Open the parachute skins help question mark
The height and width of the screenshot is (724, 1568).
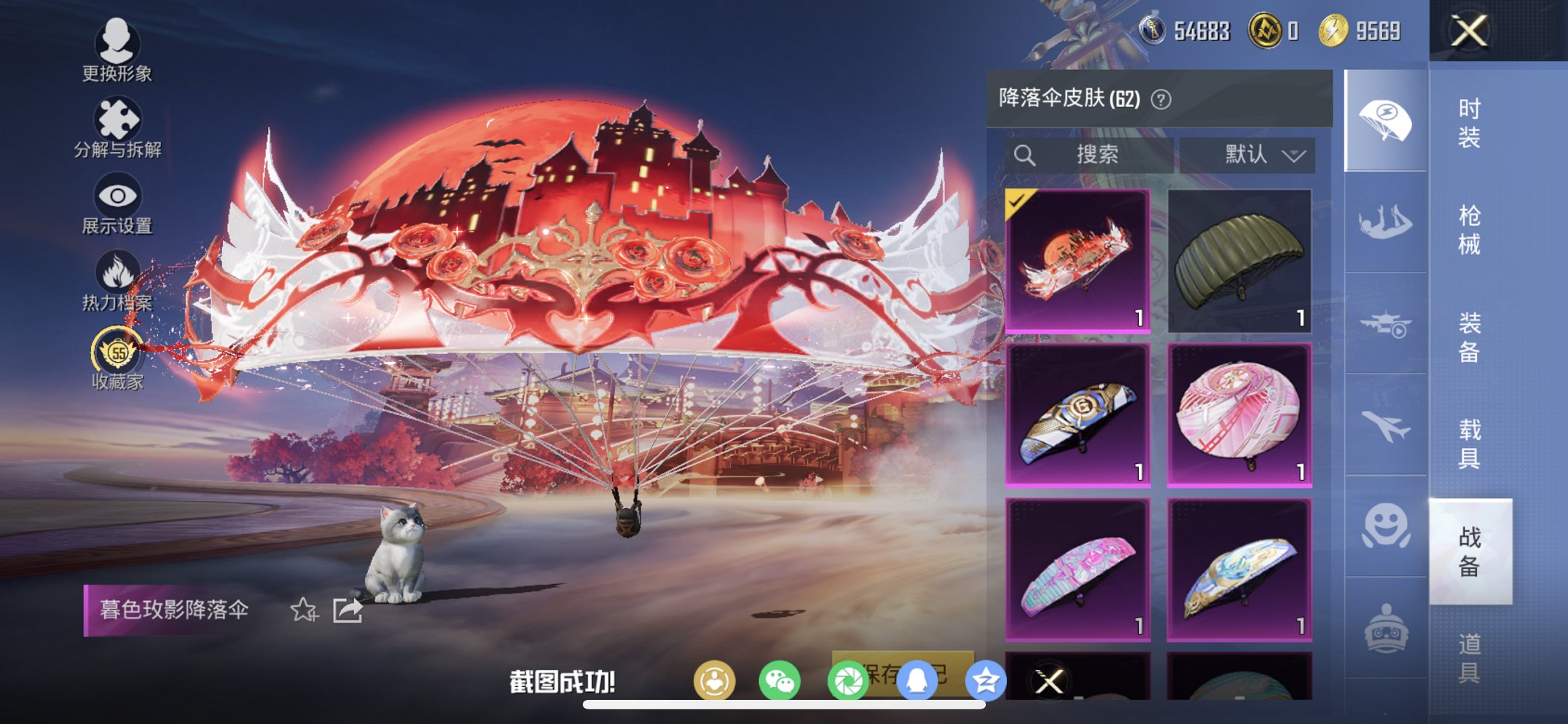click(x=1161, y=100)
